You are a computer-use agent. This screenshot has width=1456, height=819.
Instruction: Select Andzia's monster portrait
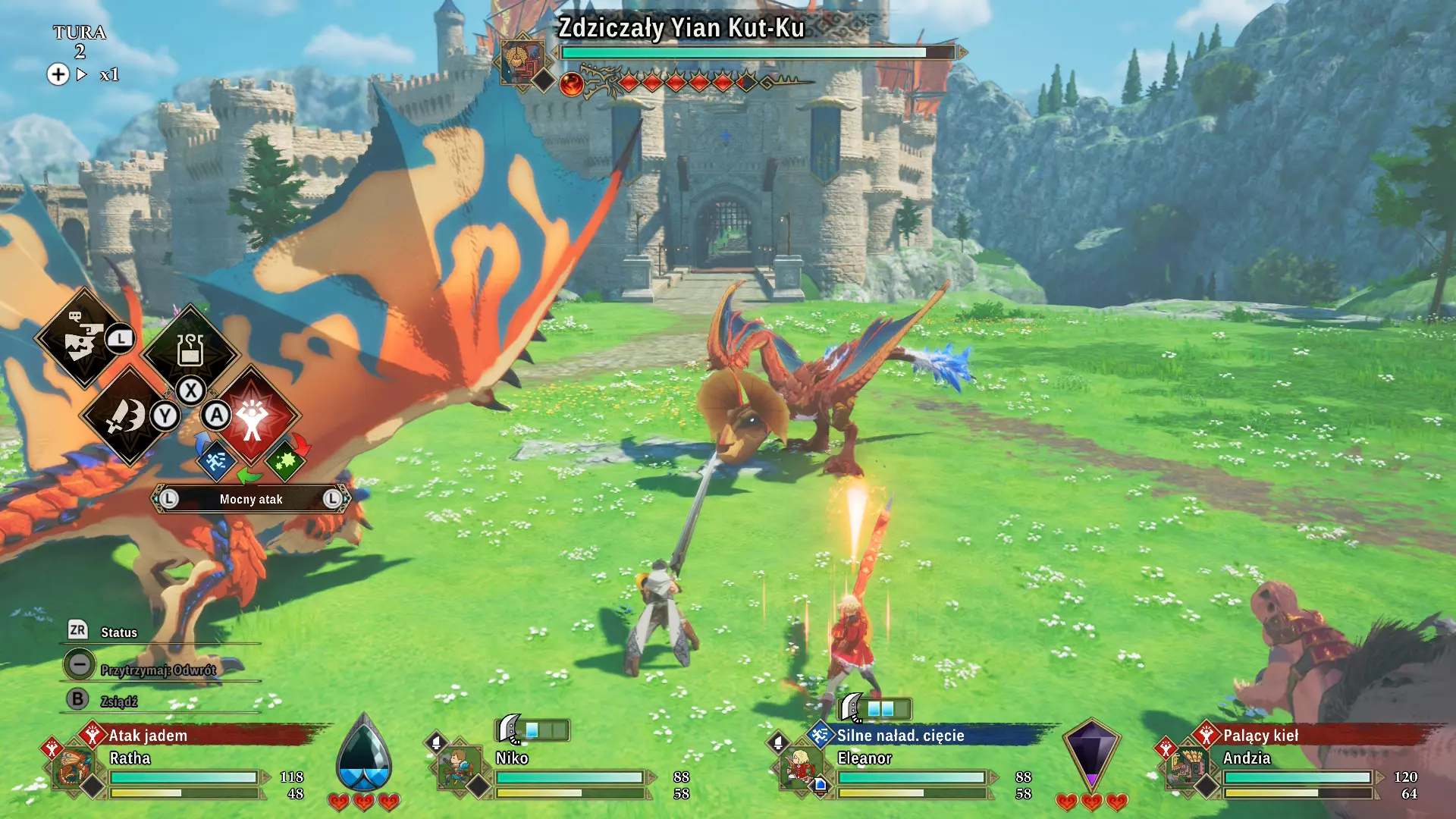click(x=1186, y=767)
